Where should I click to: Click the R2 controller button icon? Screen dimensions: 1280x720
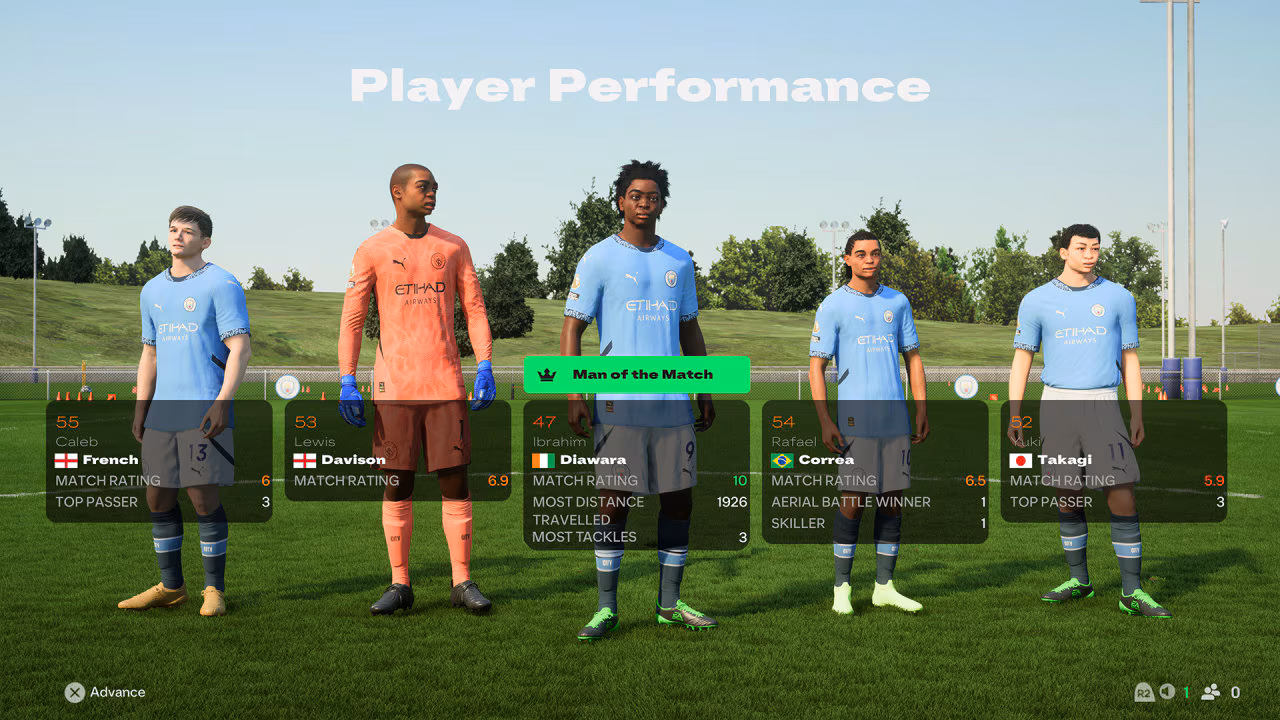click(x=1143, y=692)
